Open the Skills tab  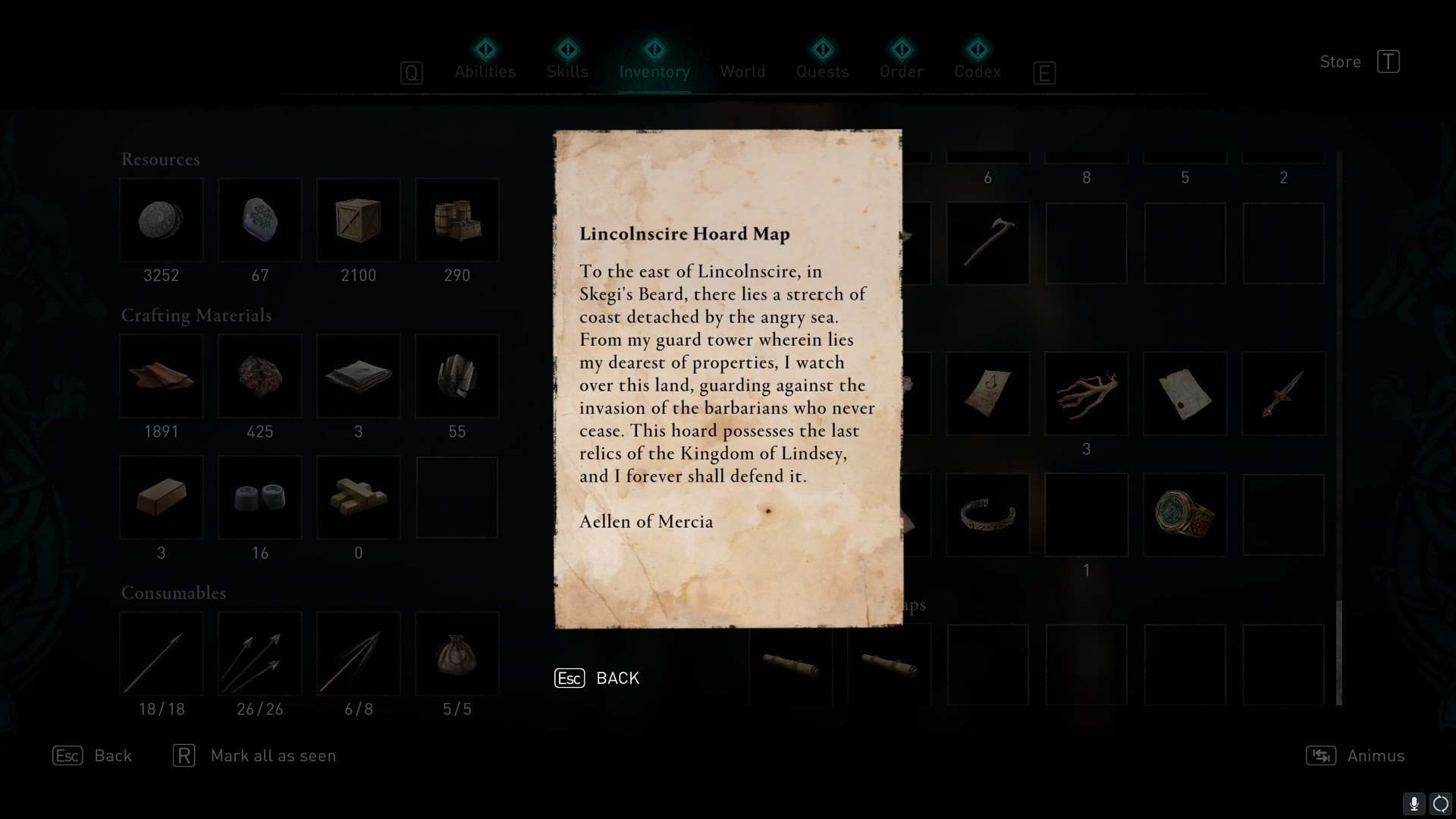click(x=567, y=71)
